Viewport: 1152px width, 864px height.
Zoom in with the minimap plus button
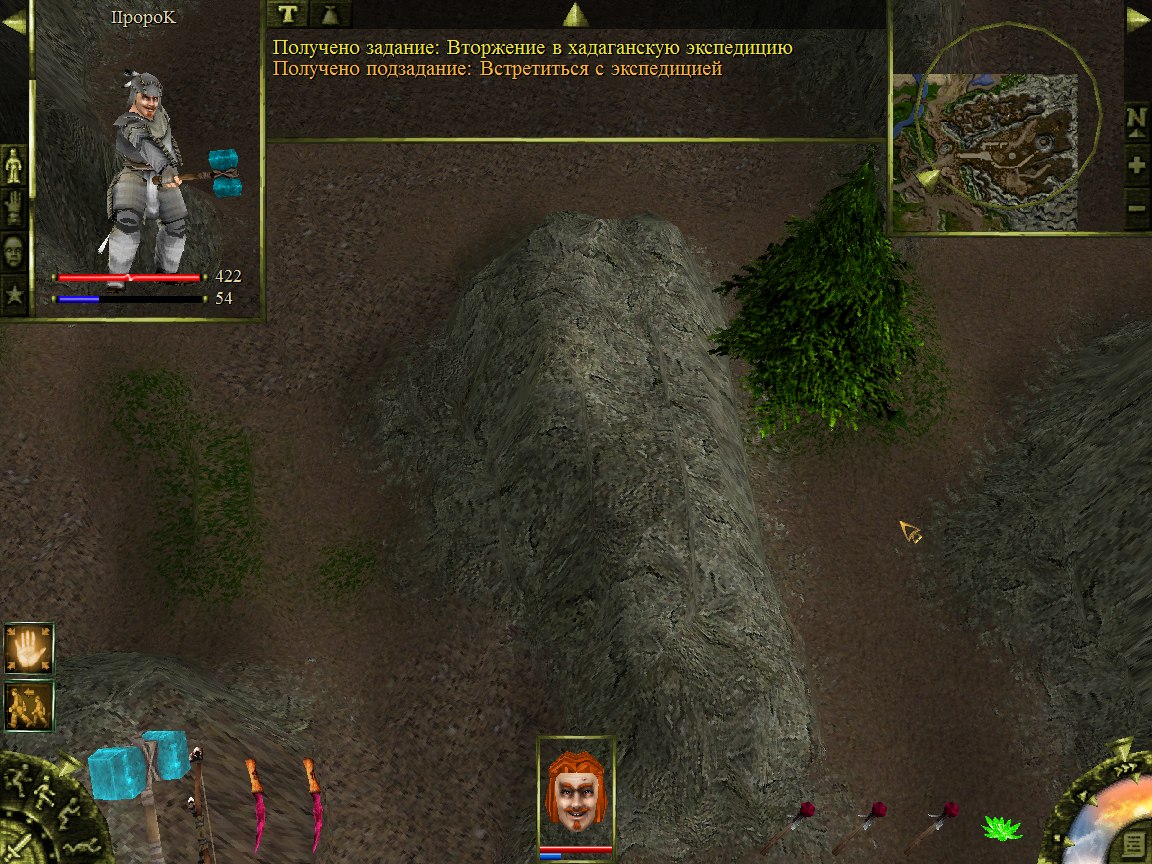click(x=1137, y=166)
